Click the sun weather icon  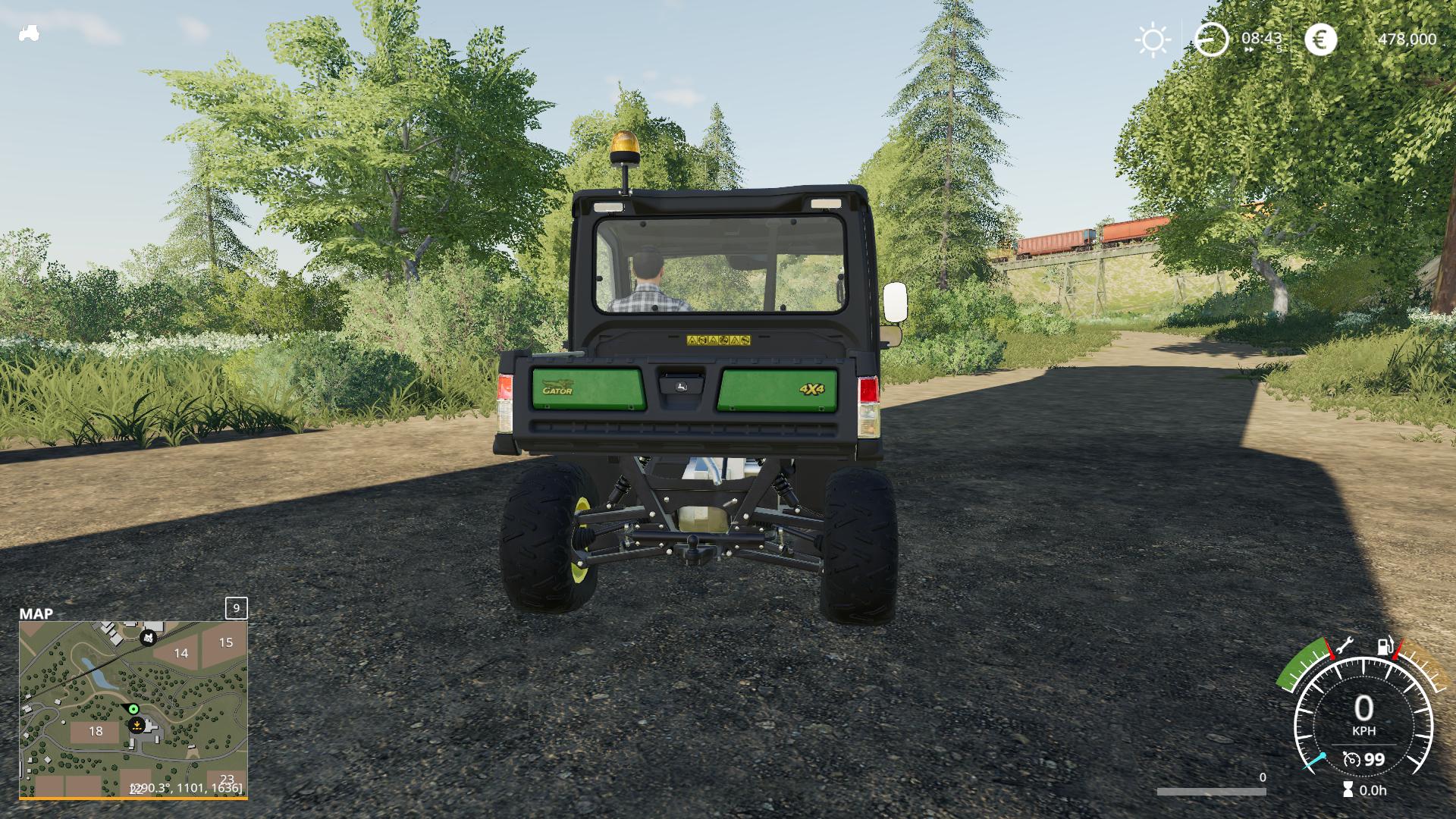pyautogui.click(x=1153, y=39)
